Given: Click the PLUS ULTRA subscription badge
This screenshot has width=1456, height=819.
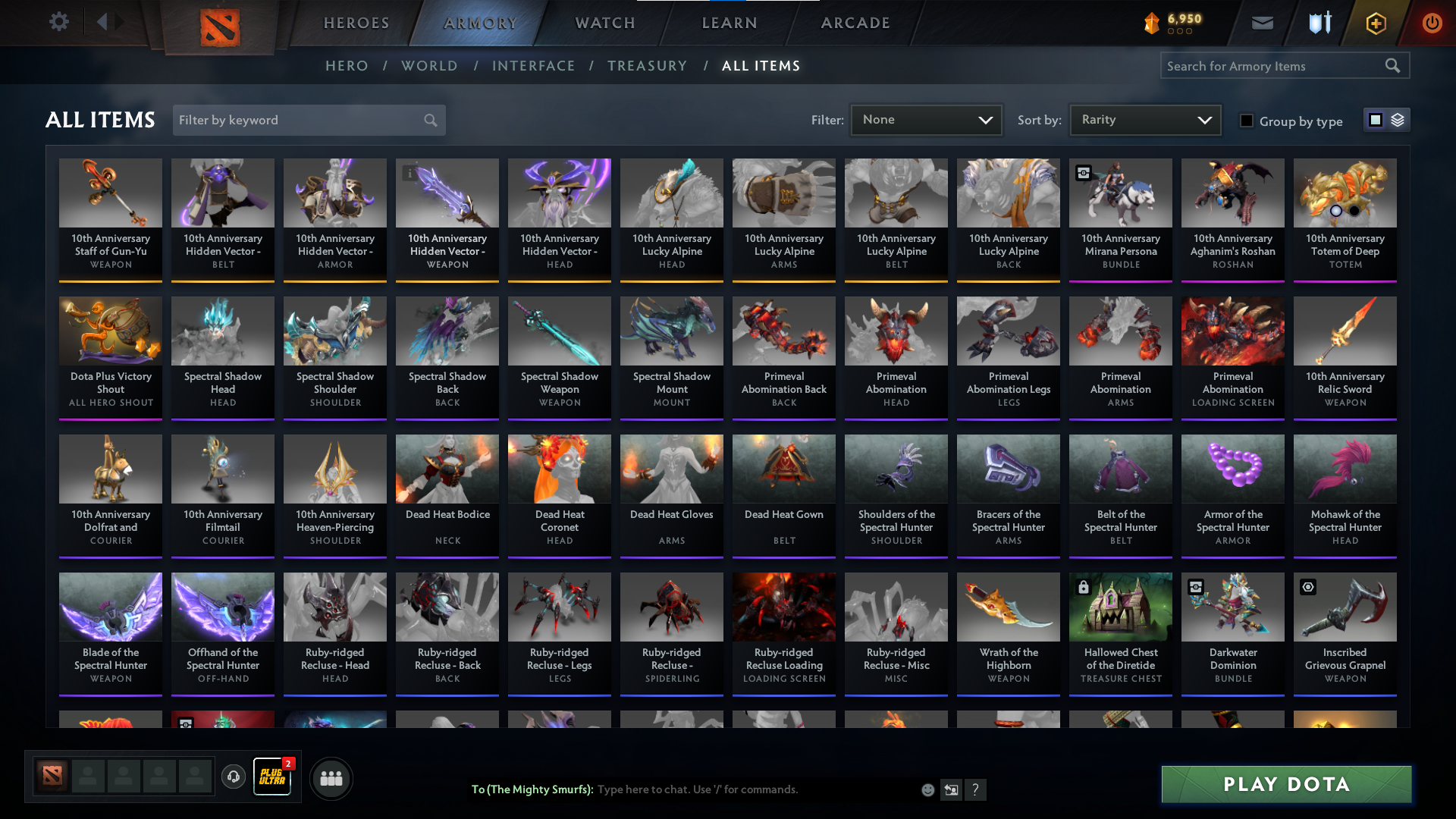Looking at the screenshot, I should tap(272, 777).
